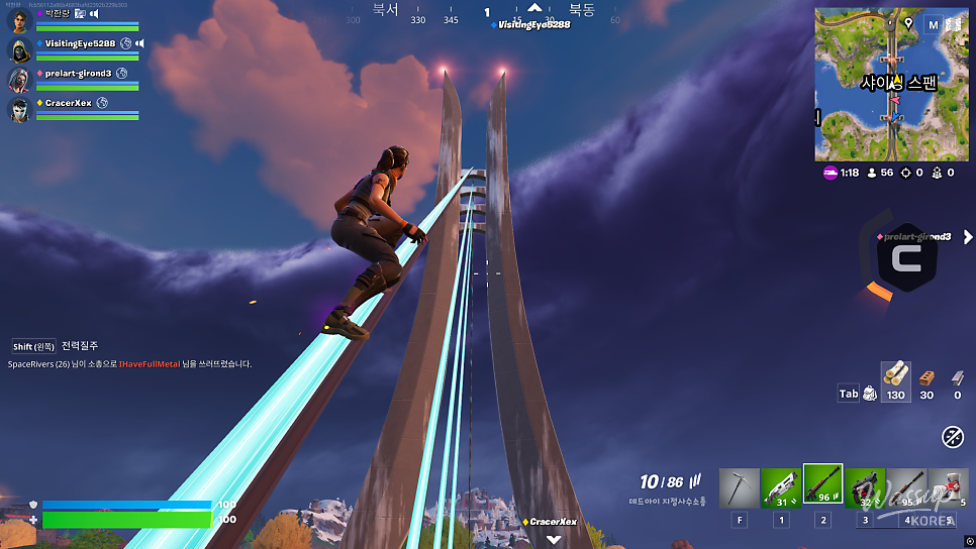Screen dimensions: 976x549
Task: Select the grey rifle in slot 4
Action: pos(906,488)
